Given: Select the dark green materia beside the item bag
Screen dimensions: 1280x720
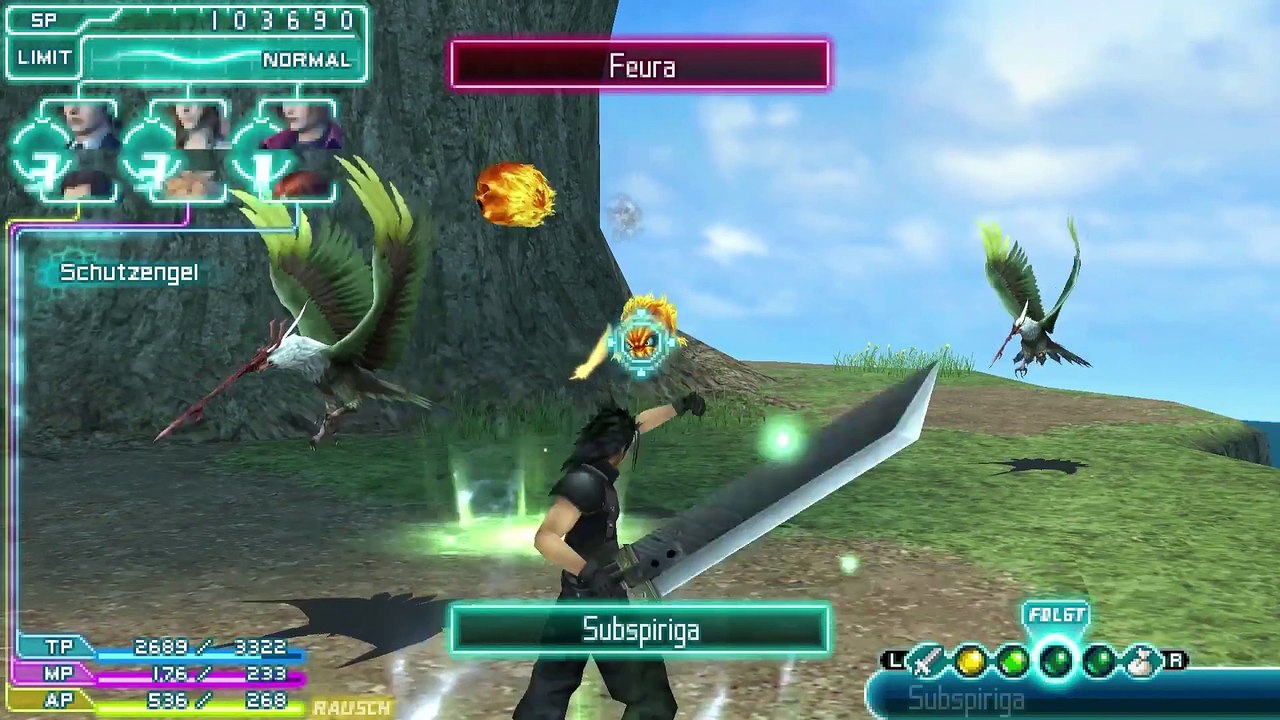Looking at the screenshot, I should click(1099, 661).
